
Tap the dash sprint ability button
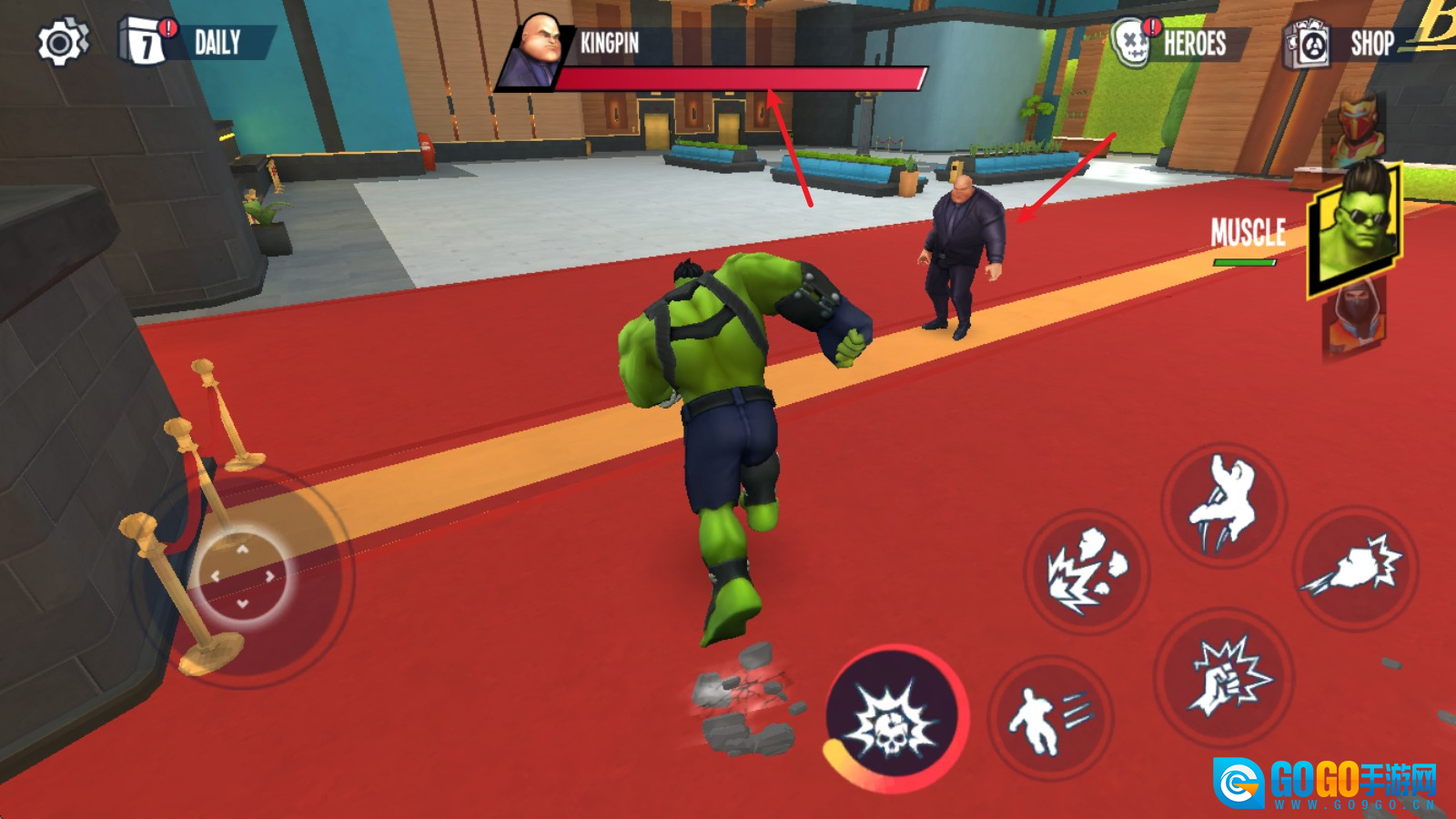(x=1051, y=720)
